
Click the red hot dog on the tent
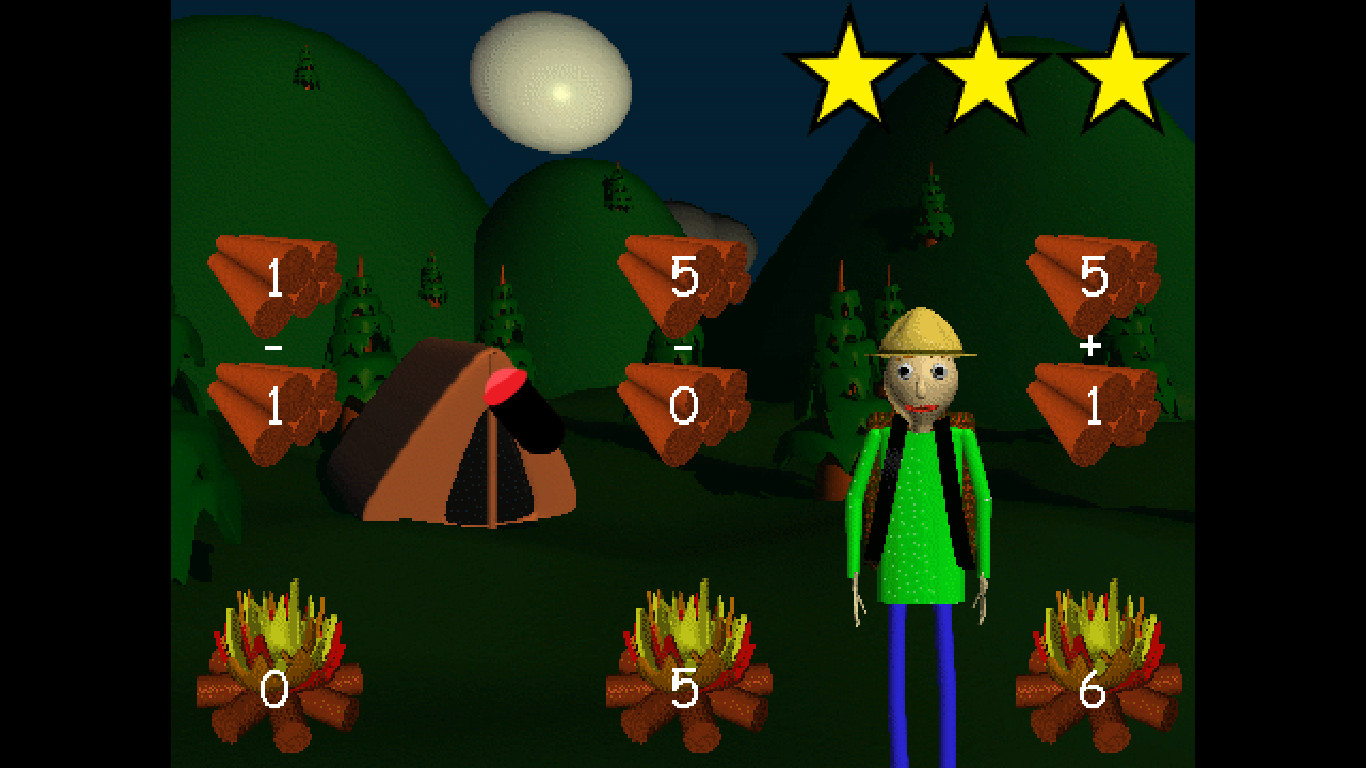[x=505, y=385]
